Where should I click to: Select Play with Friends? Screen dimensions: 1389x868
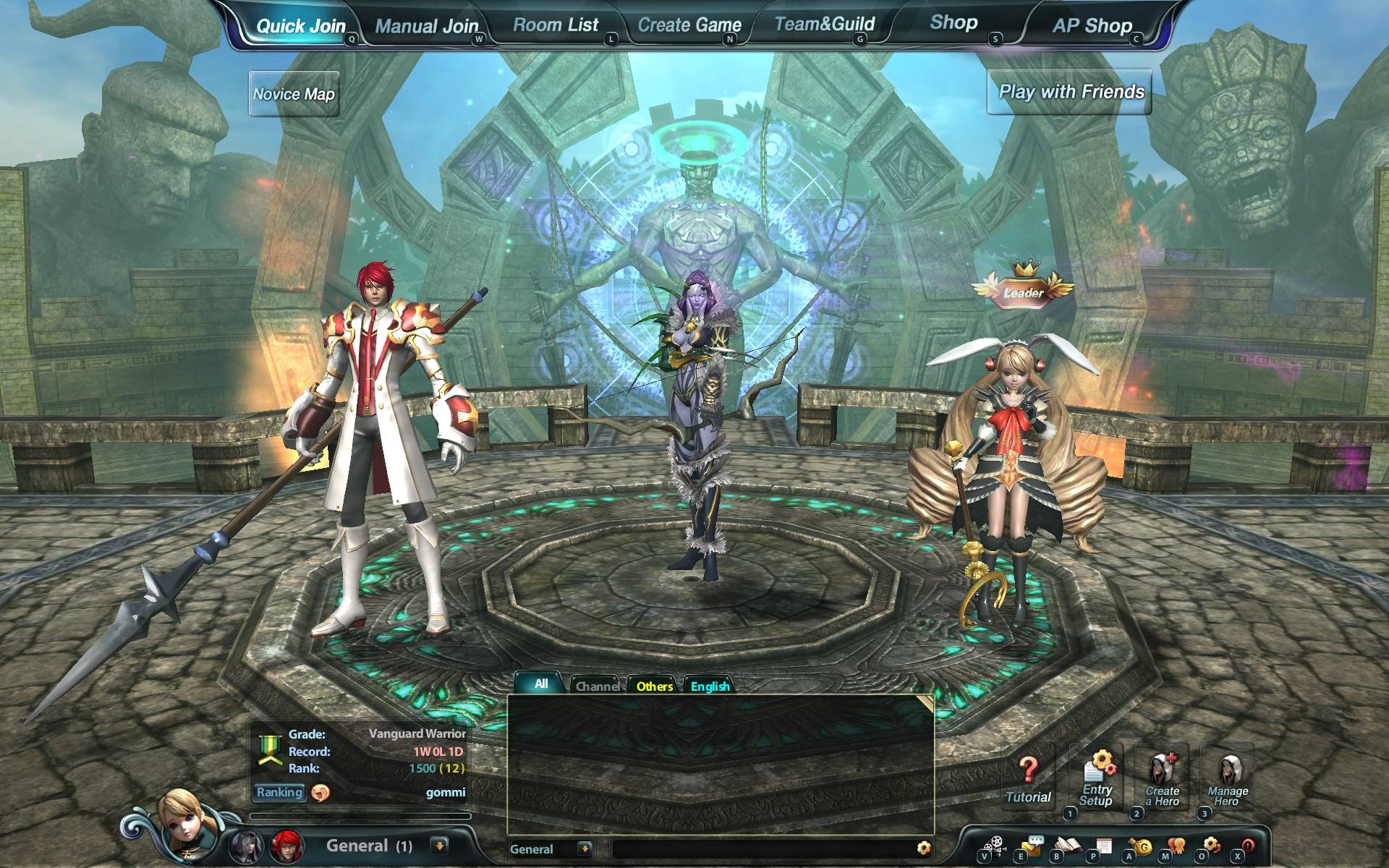[x=1071, y=92]
